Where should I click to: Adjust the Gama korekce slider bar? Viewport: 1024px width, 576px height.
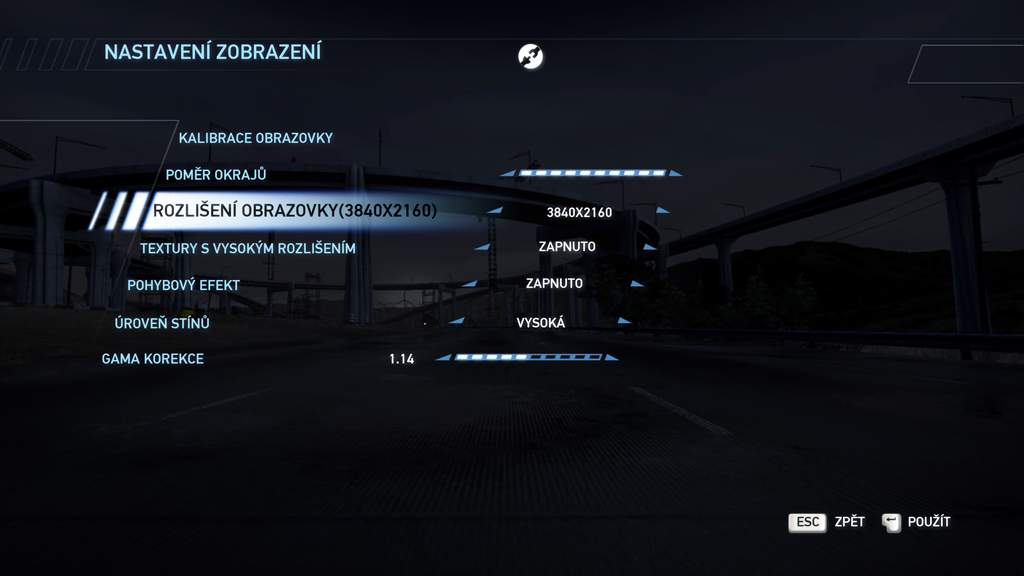[528, 357]
